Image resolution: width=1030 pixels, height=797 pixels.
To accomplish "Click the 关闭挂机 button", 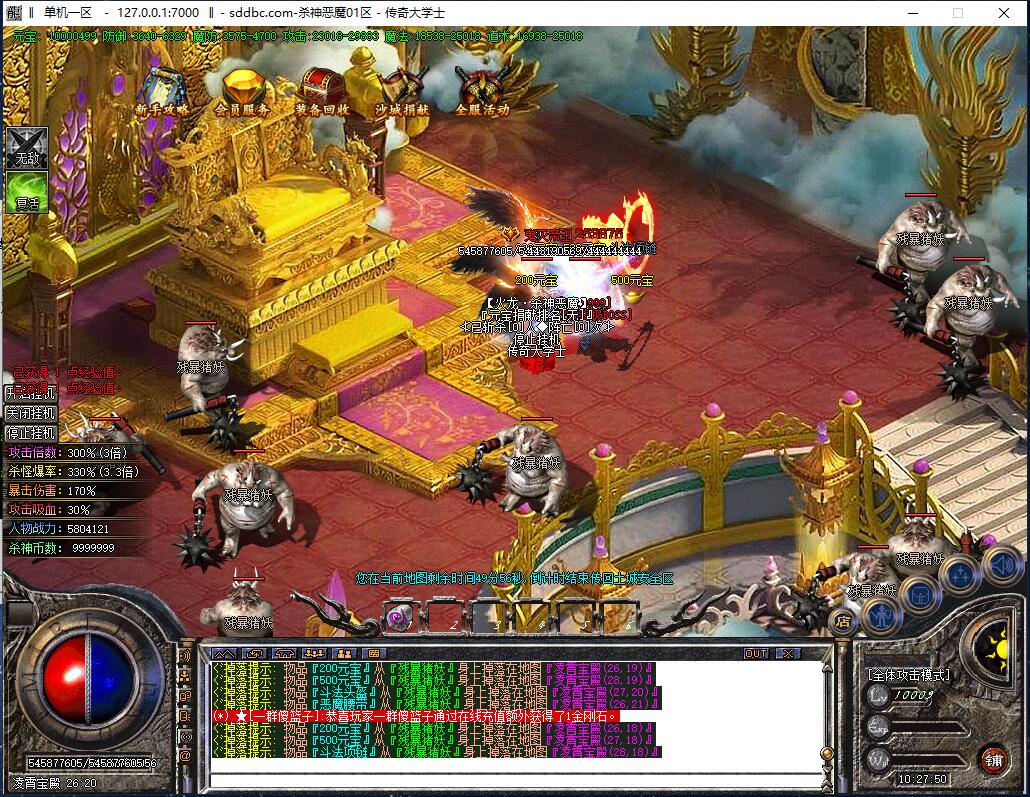I will click(31, 413).
